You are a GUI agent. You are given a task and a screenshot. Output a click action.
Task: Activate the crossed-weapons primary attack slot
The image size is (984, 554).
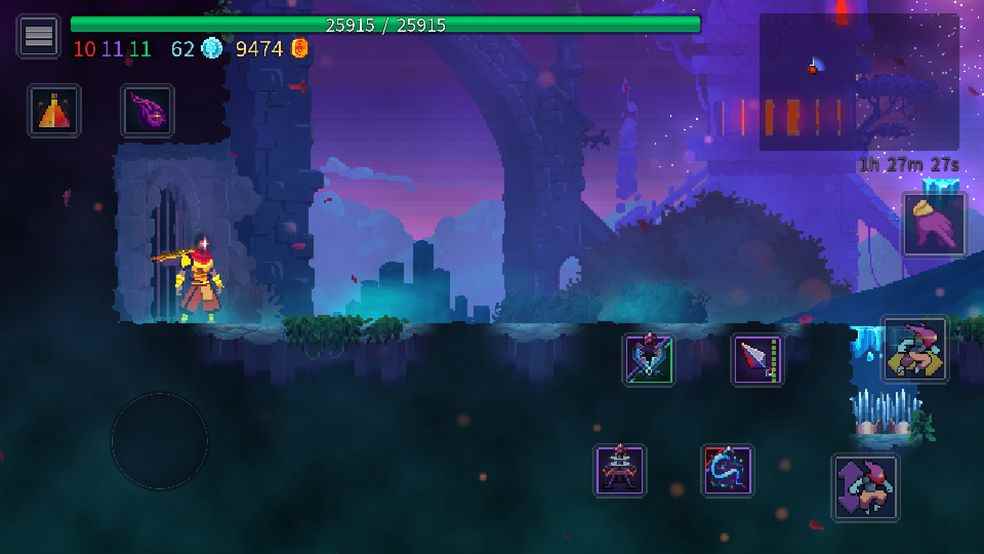tap(648, 359)
